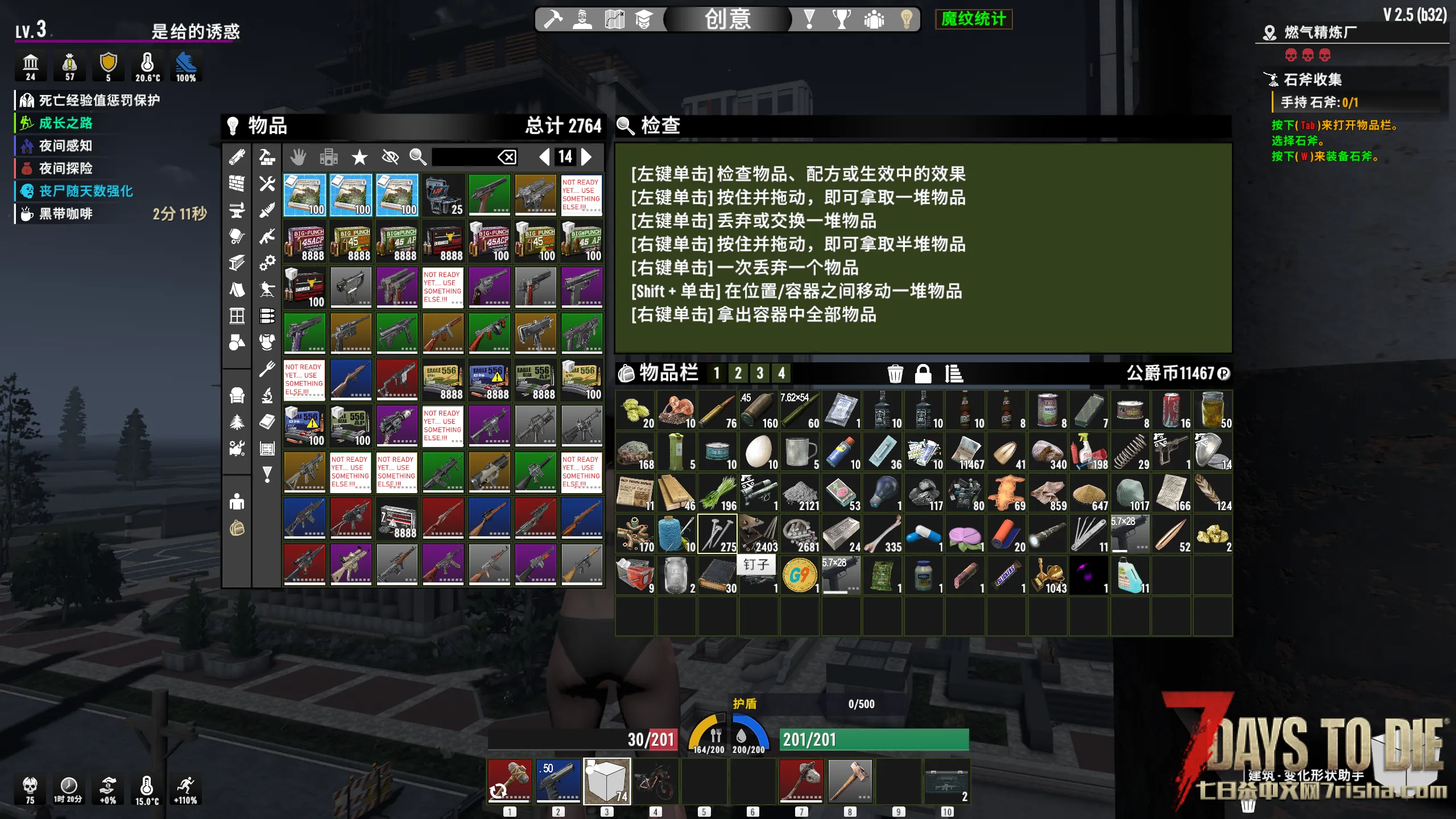1456x819 pixels.
Task: Open the skills graduation cap icon
Action: (644, 19)
